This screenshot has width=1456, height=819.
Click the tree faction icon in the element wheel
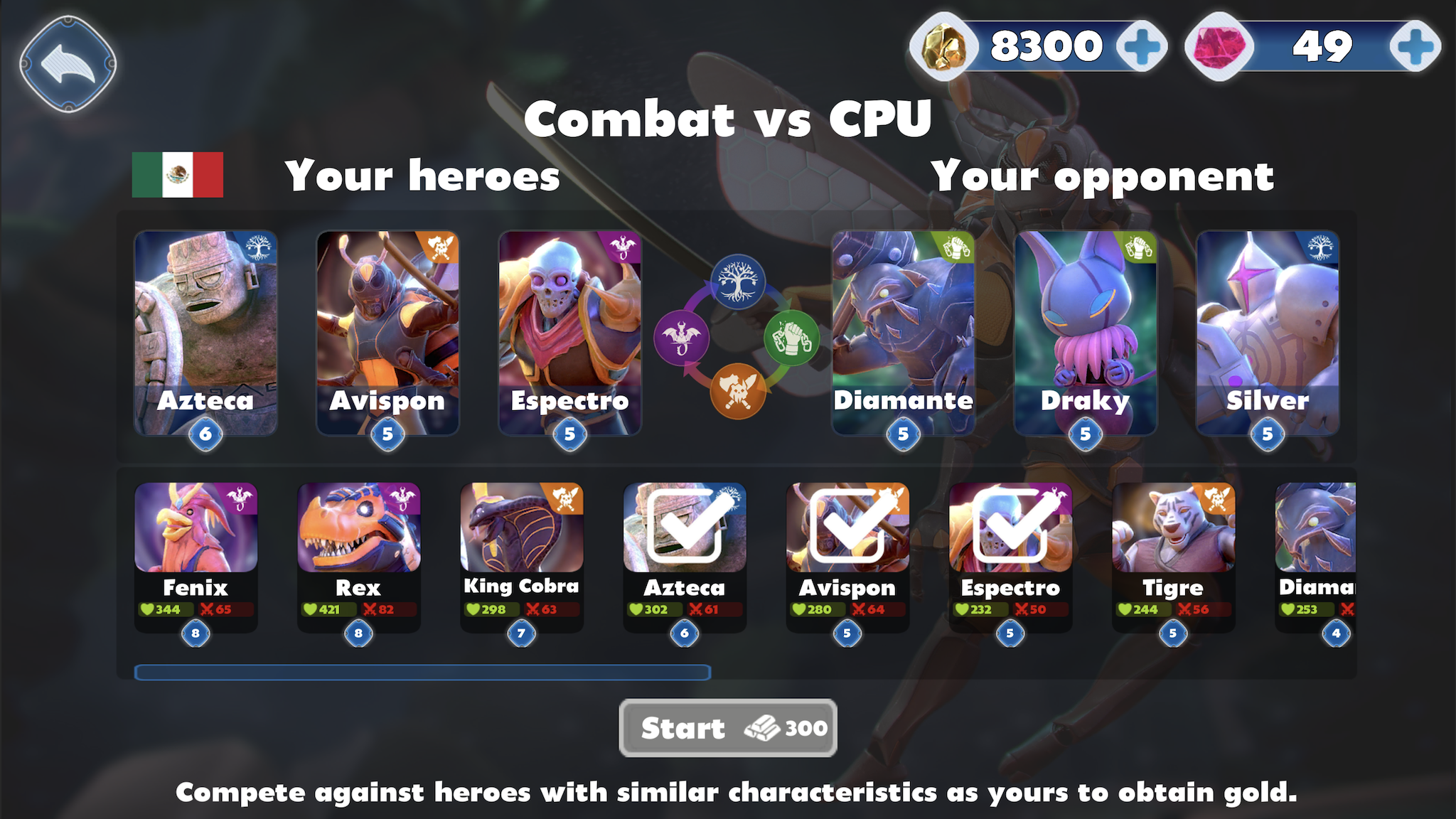[x=739, y=280]
